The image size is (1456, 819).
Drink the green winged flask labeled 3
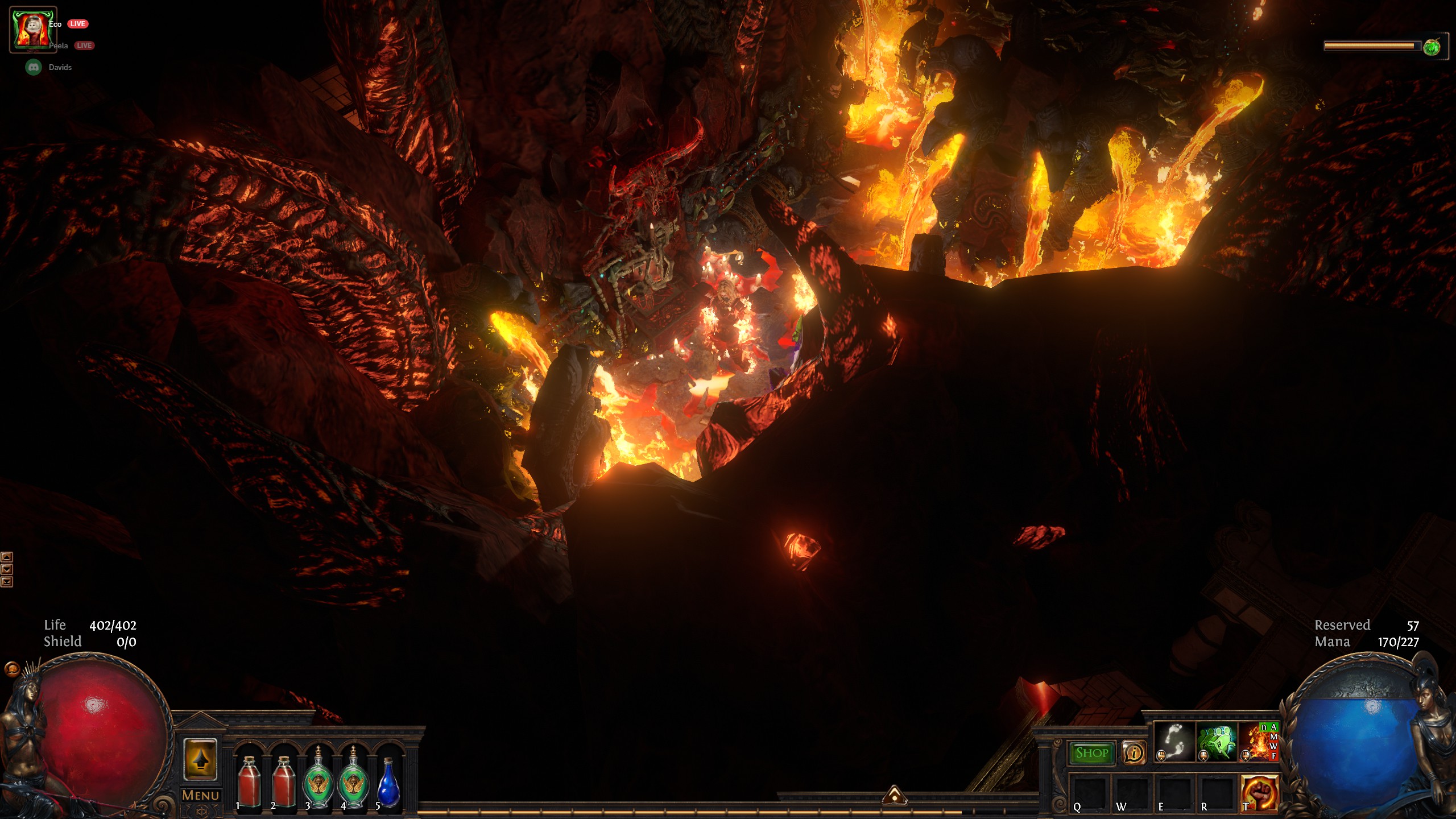[318, 780]
